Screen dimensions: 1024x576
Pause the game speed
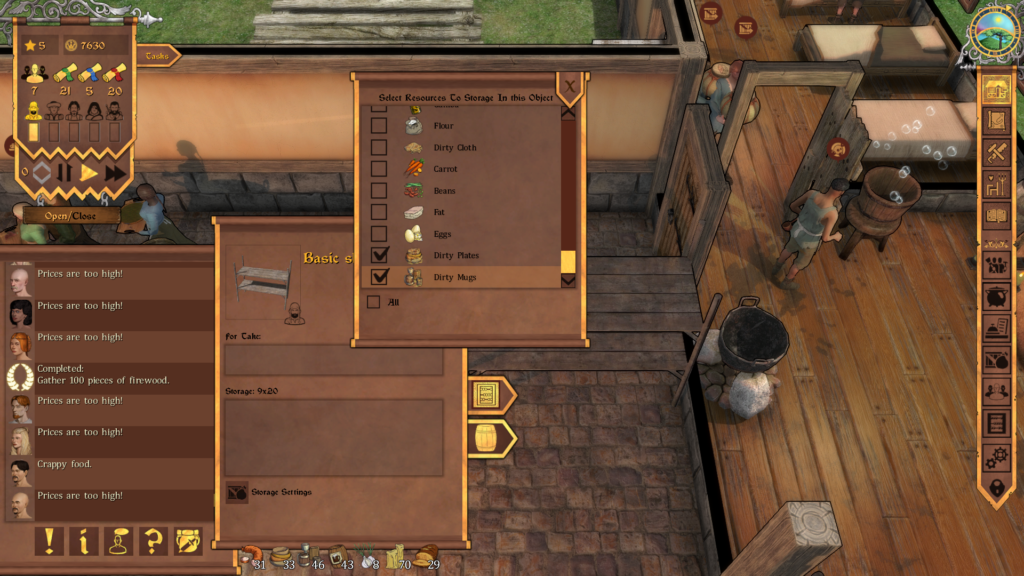pos(65,172)
